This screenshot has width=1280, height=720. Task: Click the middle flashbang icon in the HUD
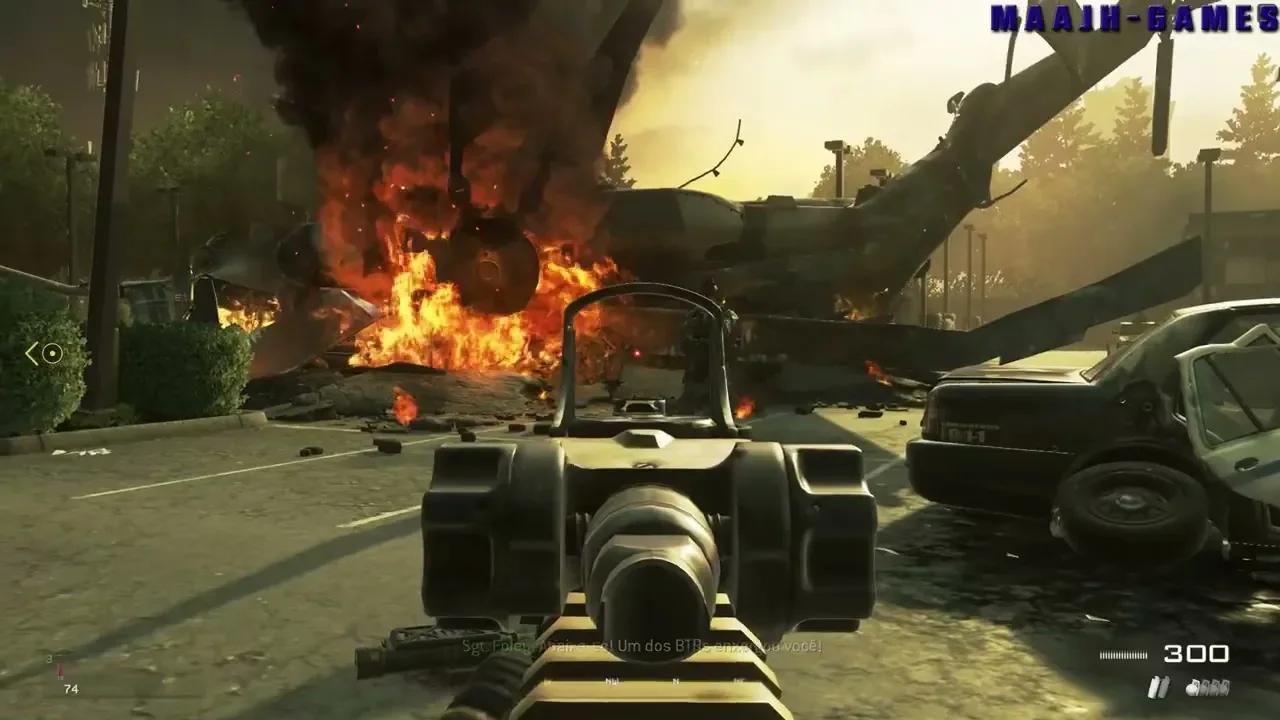tap(1215, 686)
